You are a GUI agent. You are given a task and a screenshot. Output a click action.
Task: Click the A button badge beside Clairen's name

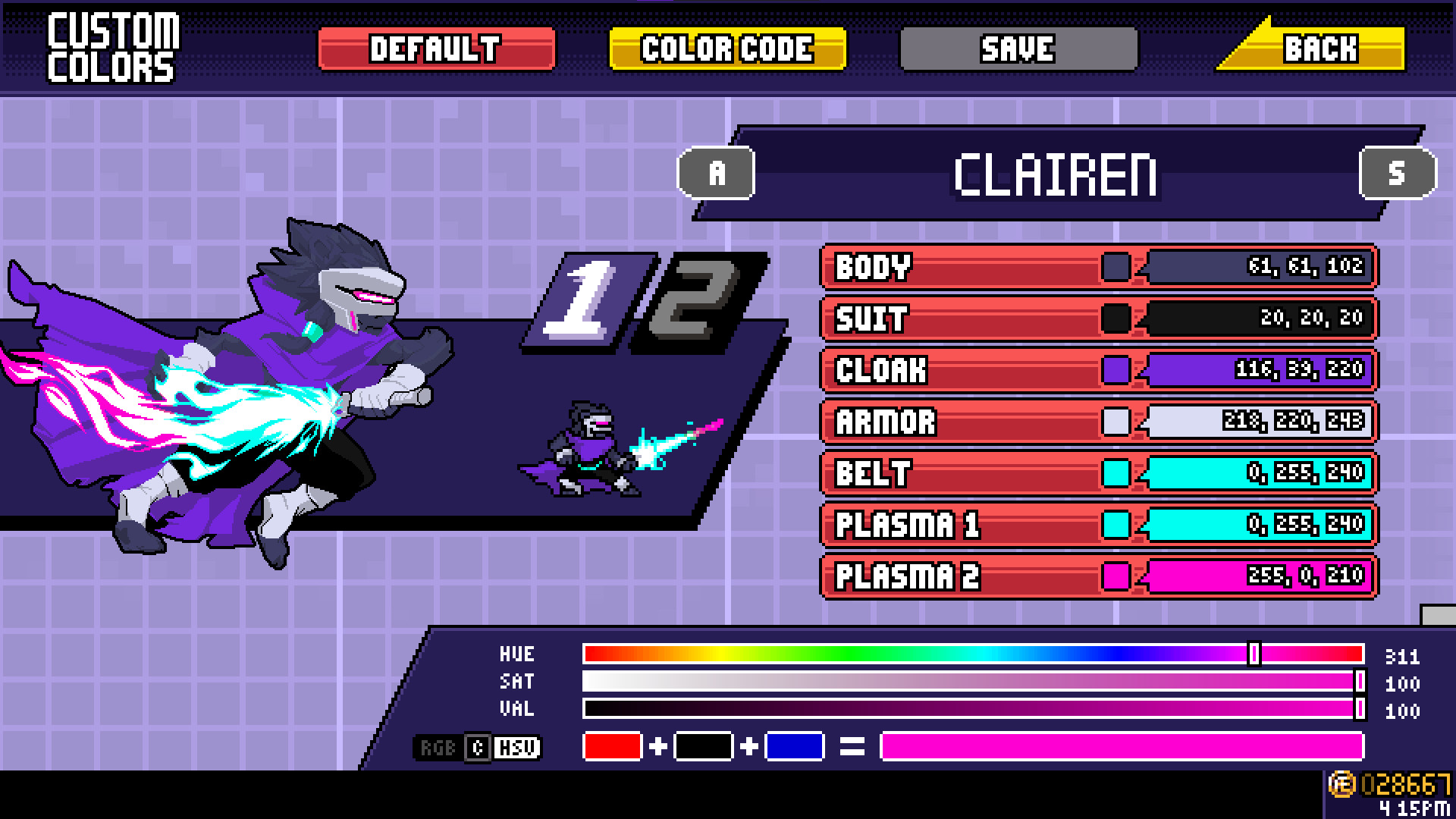(x=716, y=173)
